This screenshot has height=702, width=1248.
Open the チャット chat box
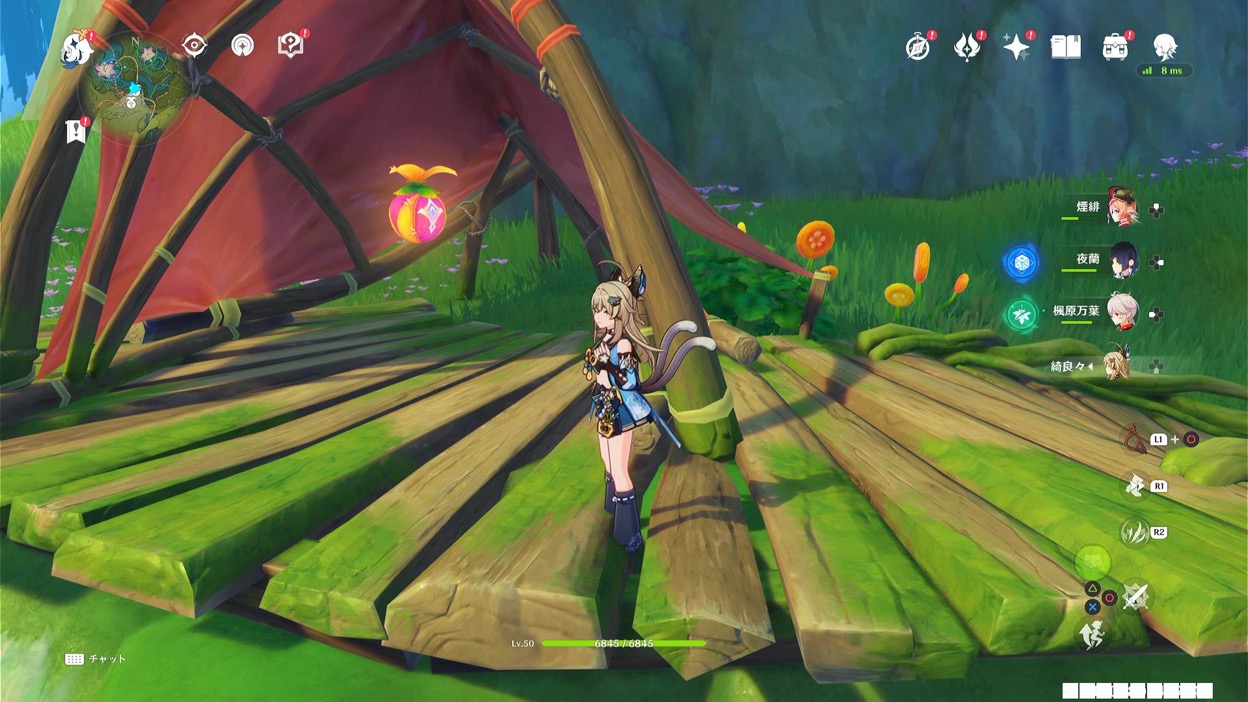coord(96,659)
